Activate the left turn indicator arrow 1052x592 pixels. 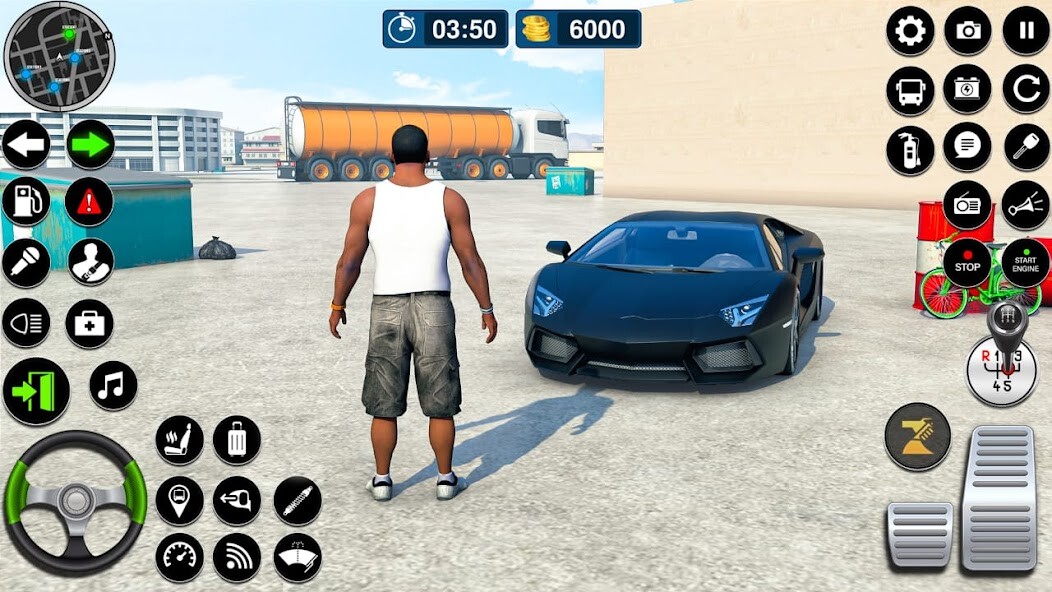pos(27,145)
